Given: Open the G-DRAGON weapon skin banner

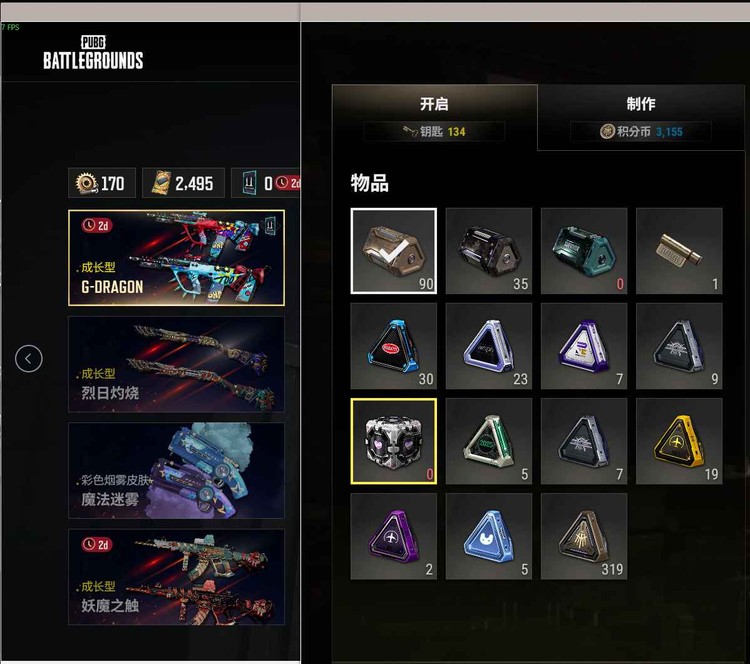Looking at the screenshot, I should pyautogui.click(x=176, y=257).
